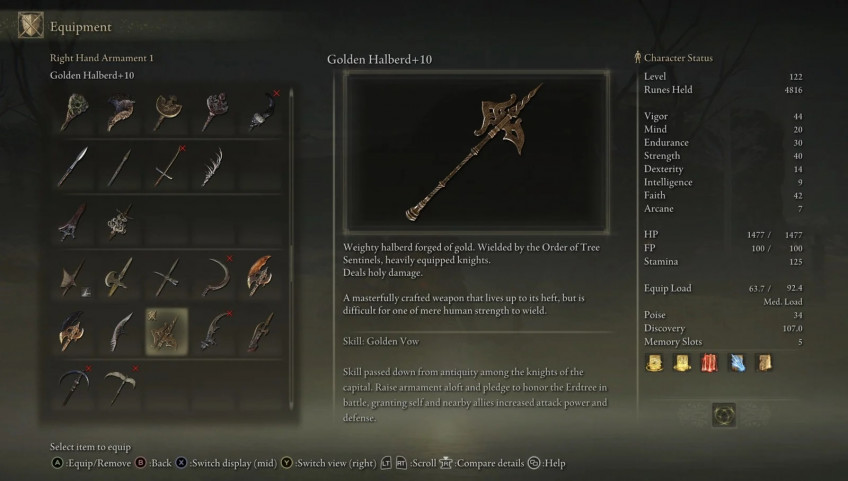This screenshot has height=481, width=848.
Task: Click the red memory slot spell icon
Action: tap(710, 363)
